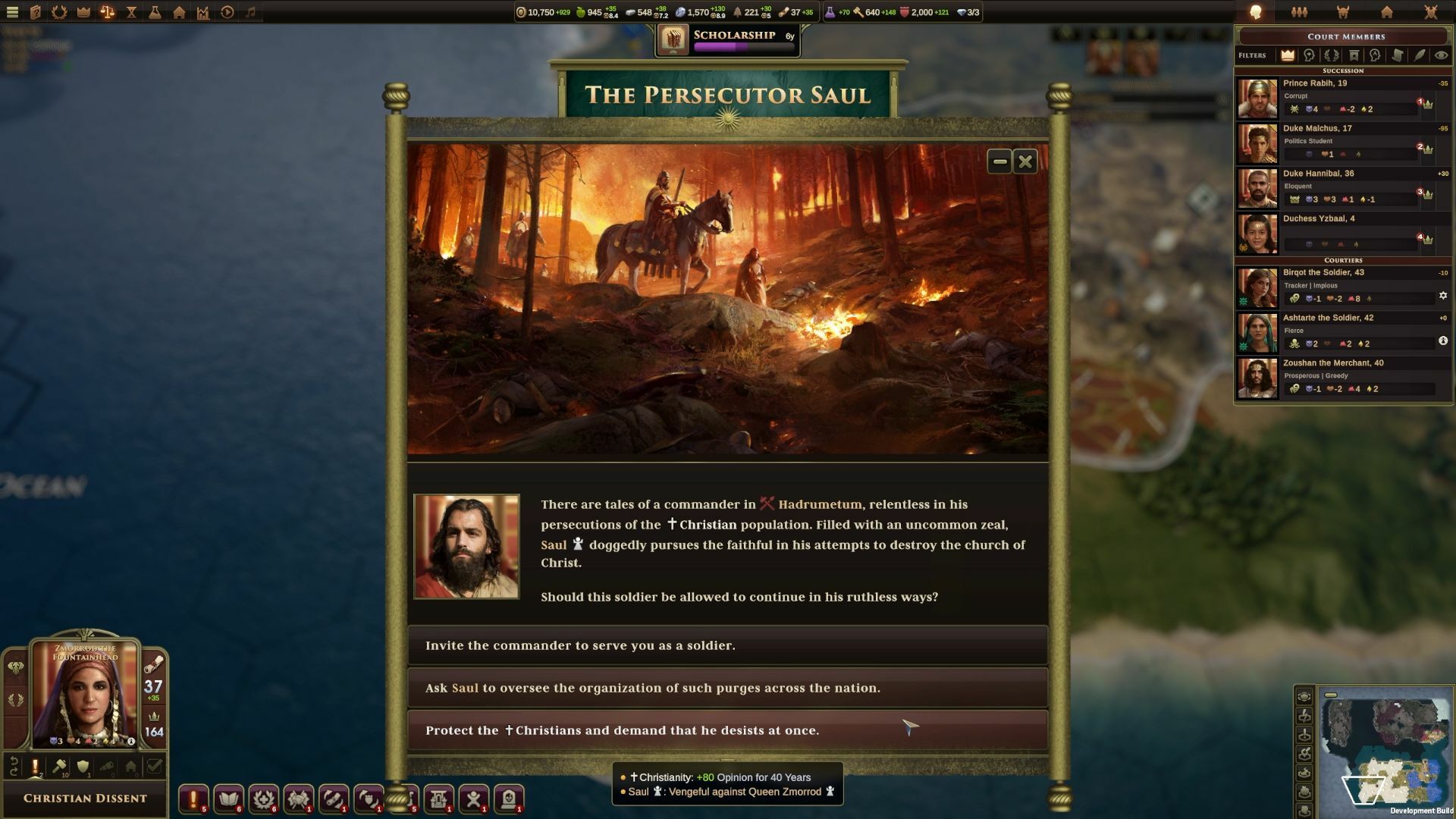1456x819 pixels.
Task: Open the tombstone alert at the bottom bar
Action: [x=510, y=797]
